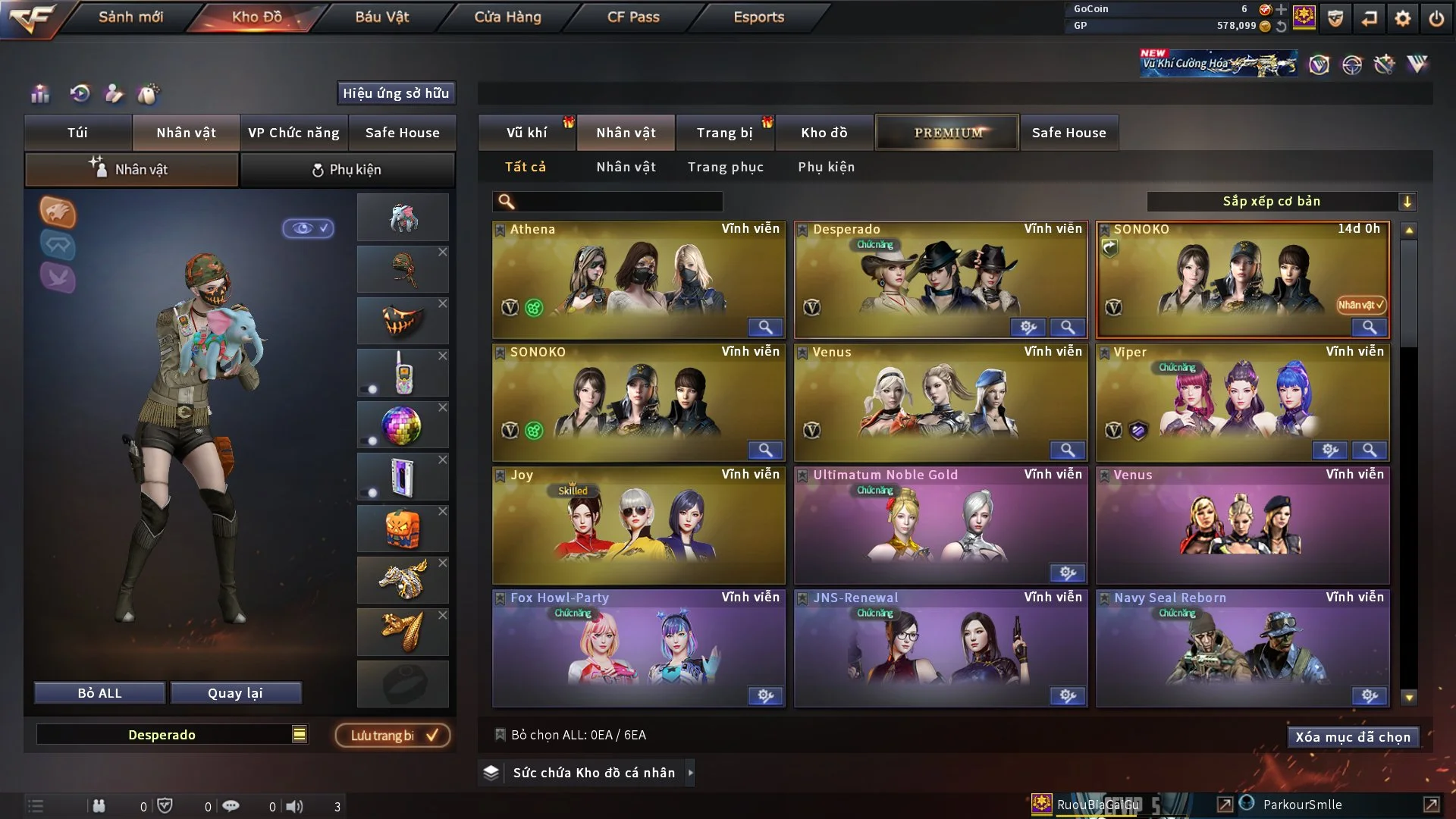Image resolution: width=1456 pixels, height=819 pixels.
Task: Select the bar-chart ranking icon above inventory tabs
Action: tap(39, 94)
